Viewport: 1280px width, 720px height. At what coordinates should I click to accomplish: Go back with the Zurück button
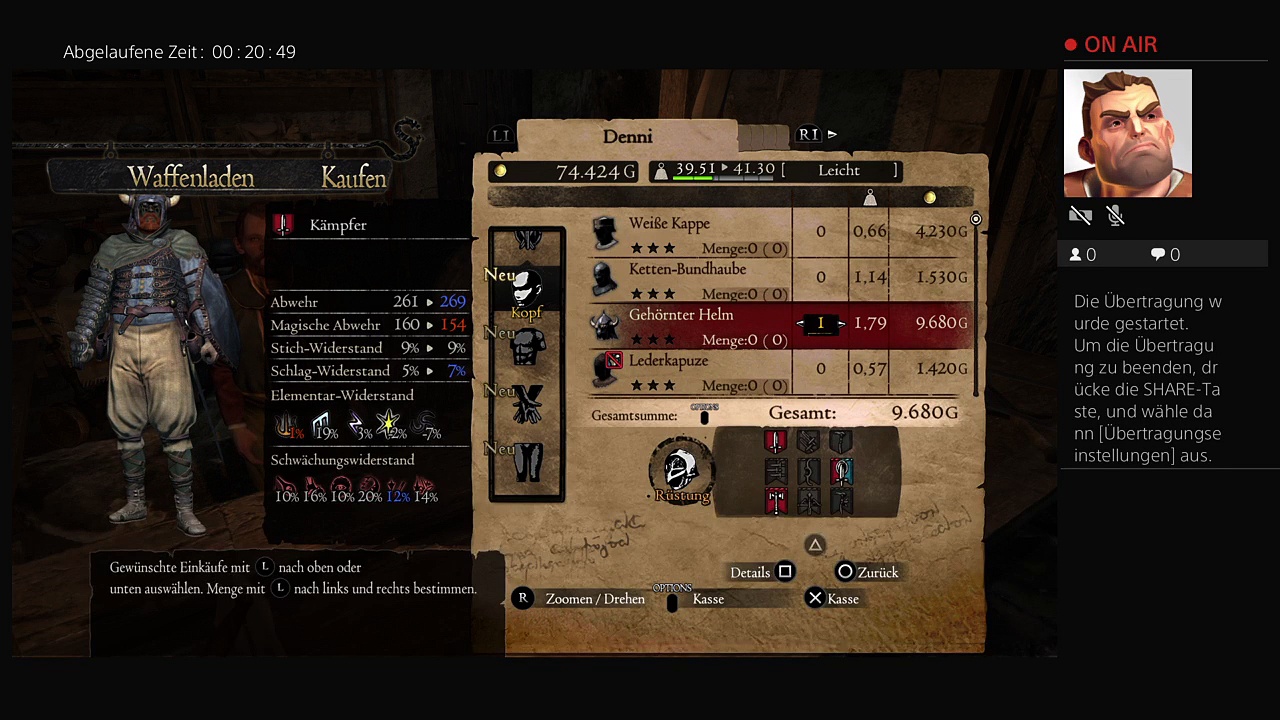click(x=868, y=573)
